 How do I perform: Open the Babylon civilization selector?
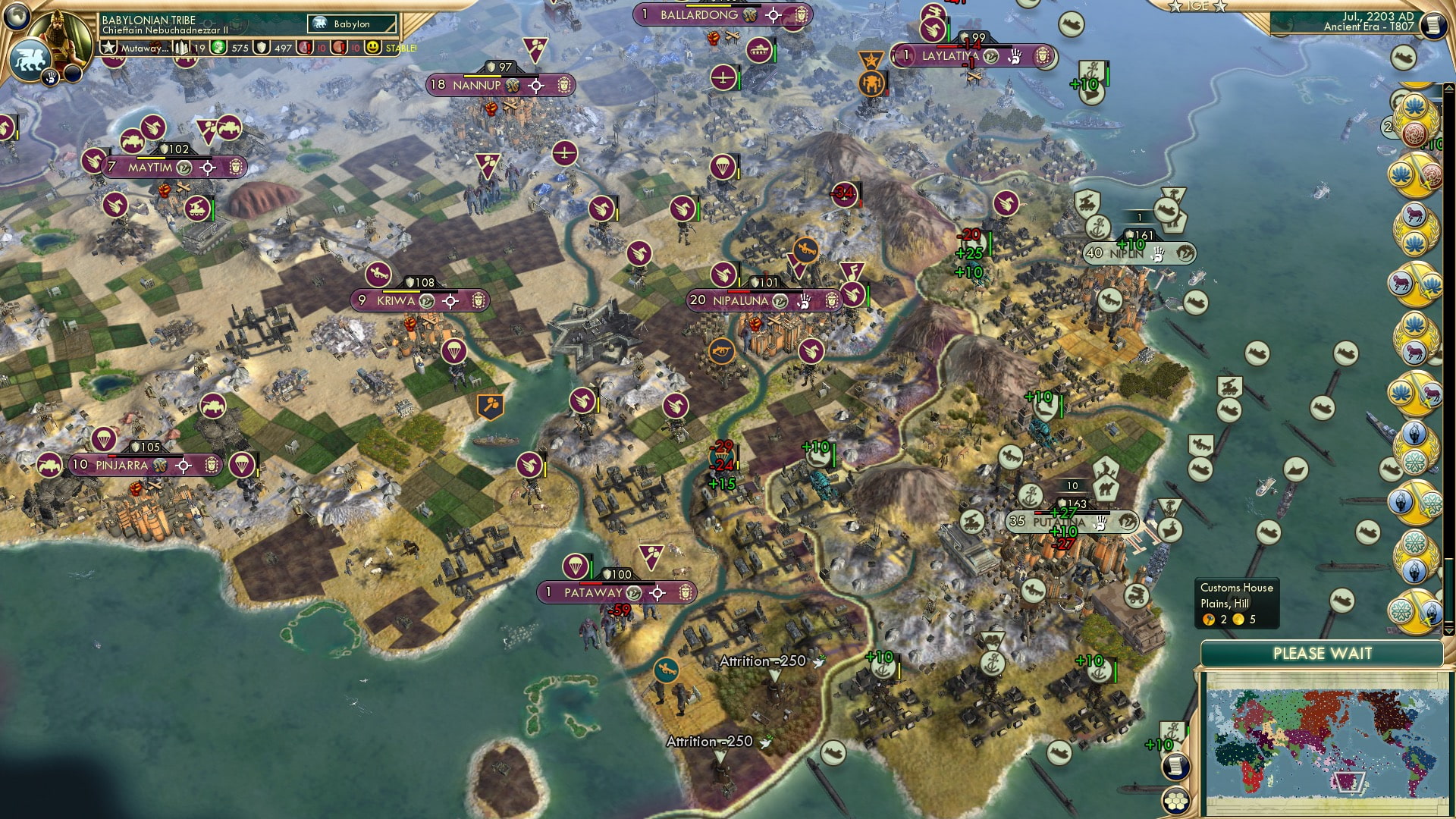349,24
